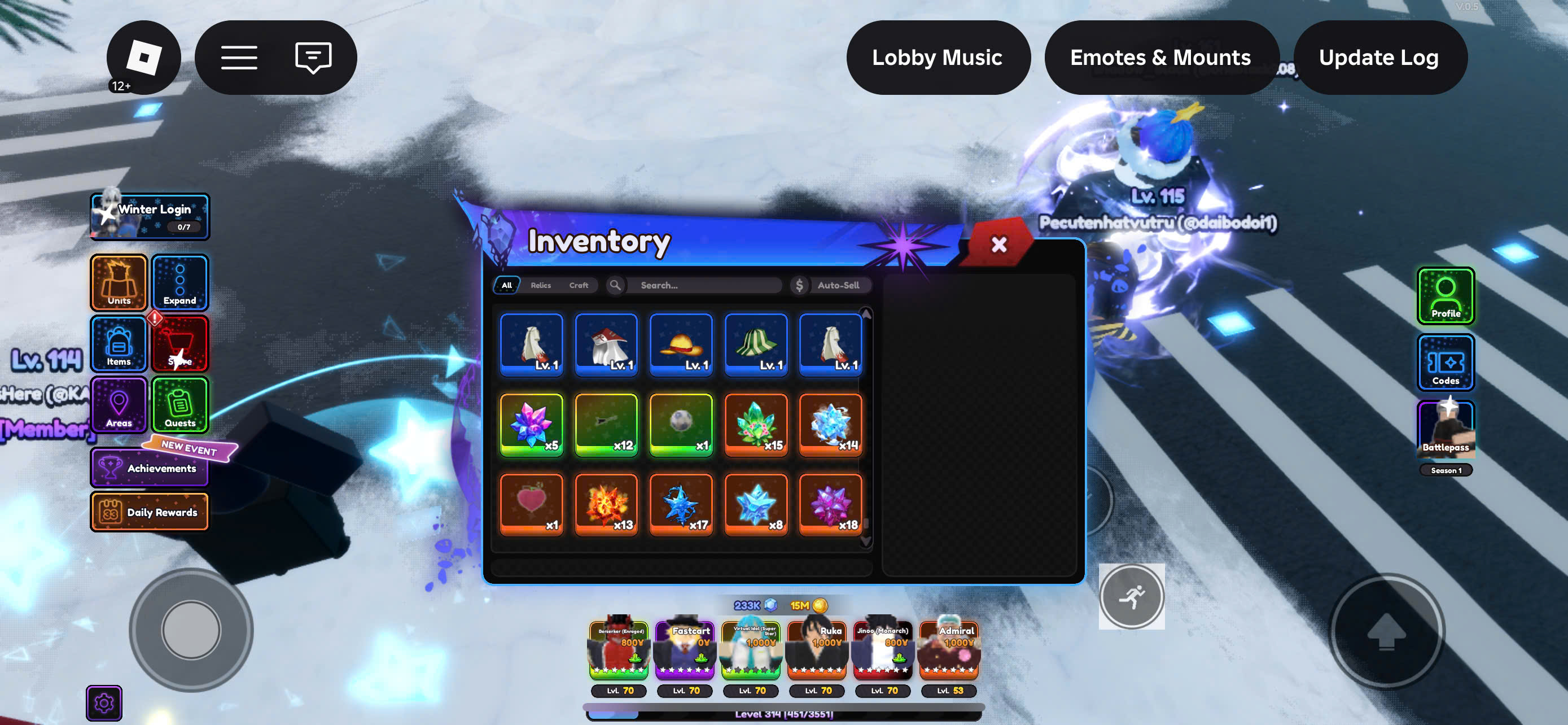This screenshot has width=1568, height=725.
Task: Choose the heart fruit item x1
Action: (x=531, y=504)
